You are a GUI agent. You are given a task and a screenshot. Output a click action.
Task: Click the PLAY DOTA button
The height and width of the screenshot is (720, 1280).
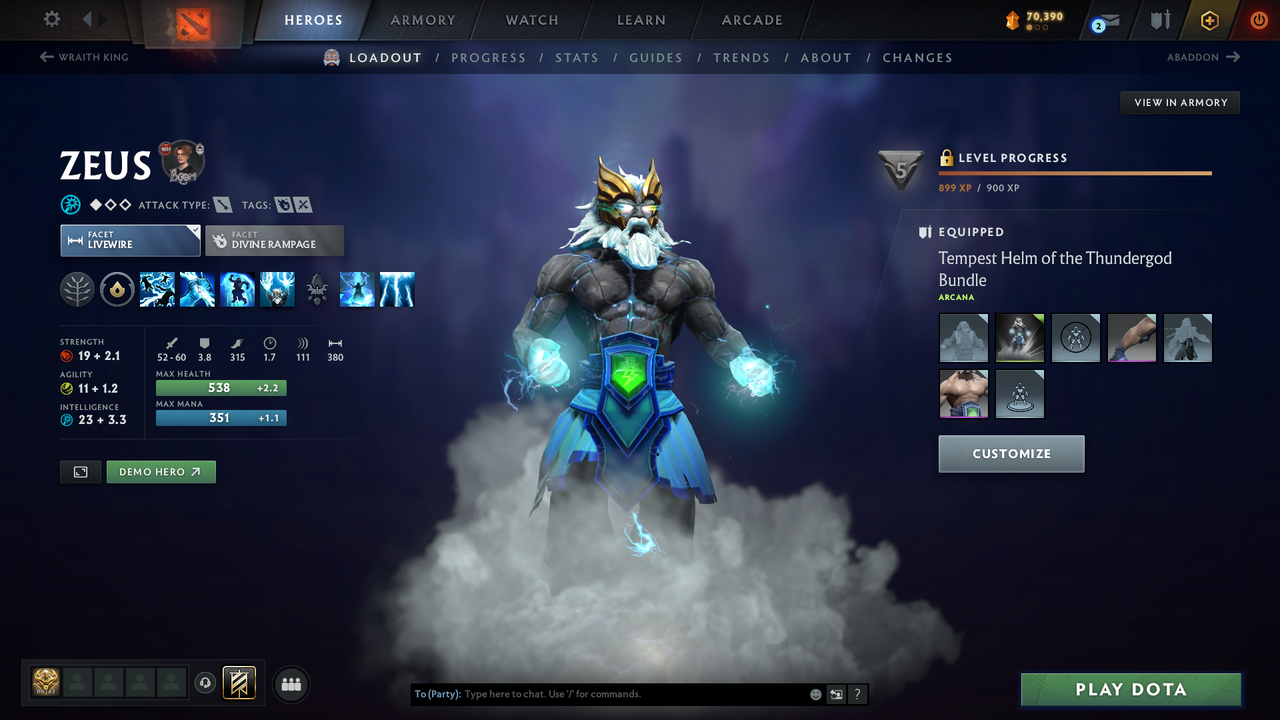click(1130, 689)
